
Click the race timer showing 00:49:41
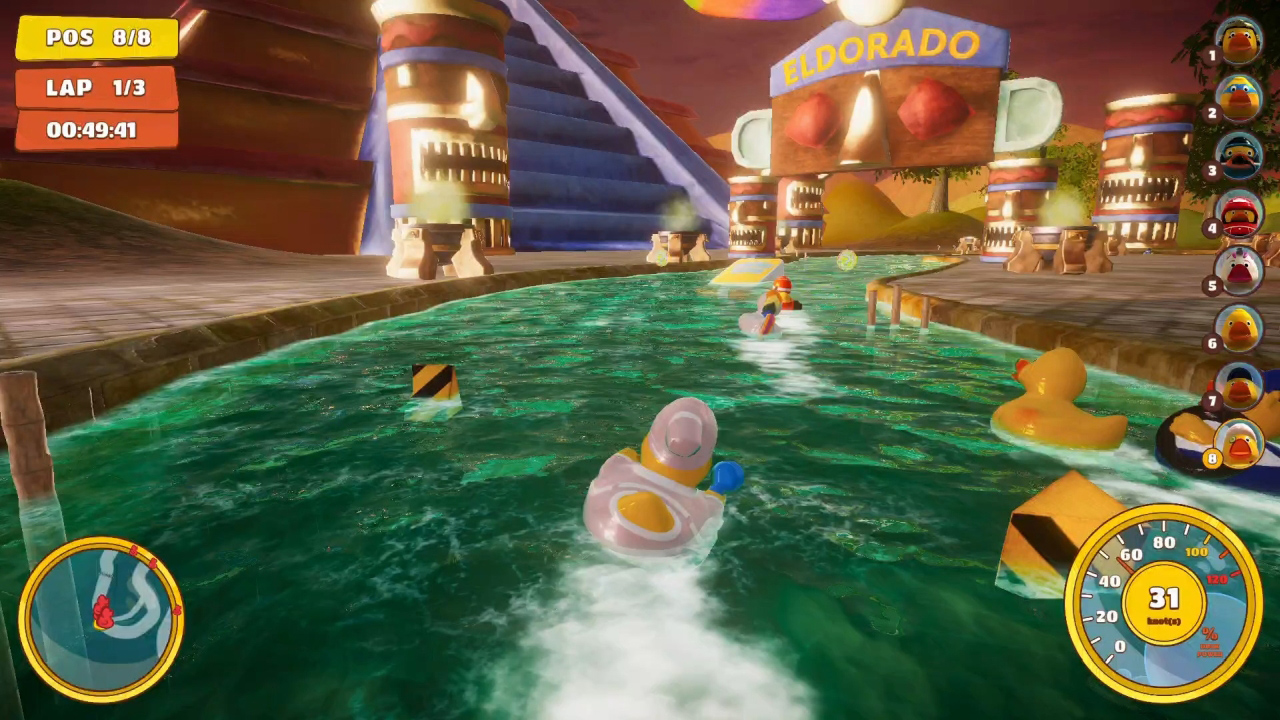(95, 128)
